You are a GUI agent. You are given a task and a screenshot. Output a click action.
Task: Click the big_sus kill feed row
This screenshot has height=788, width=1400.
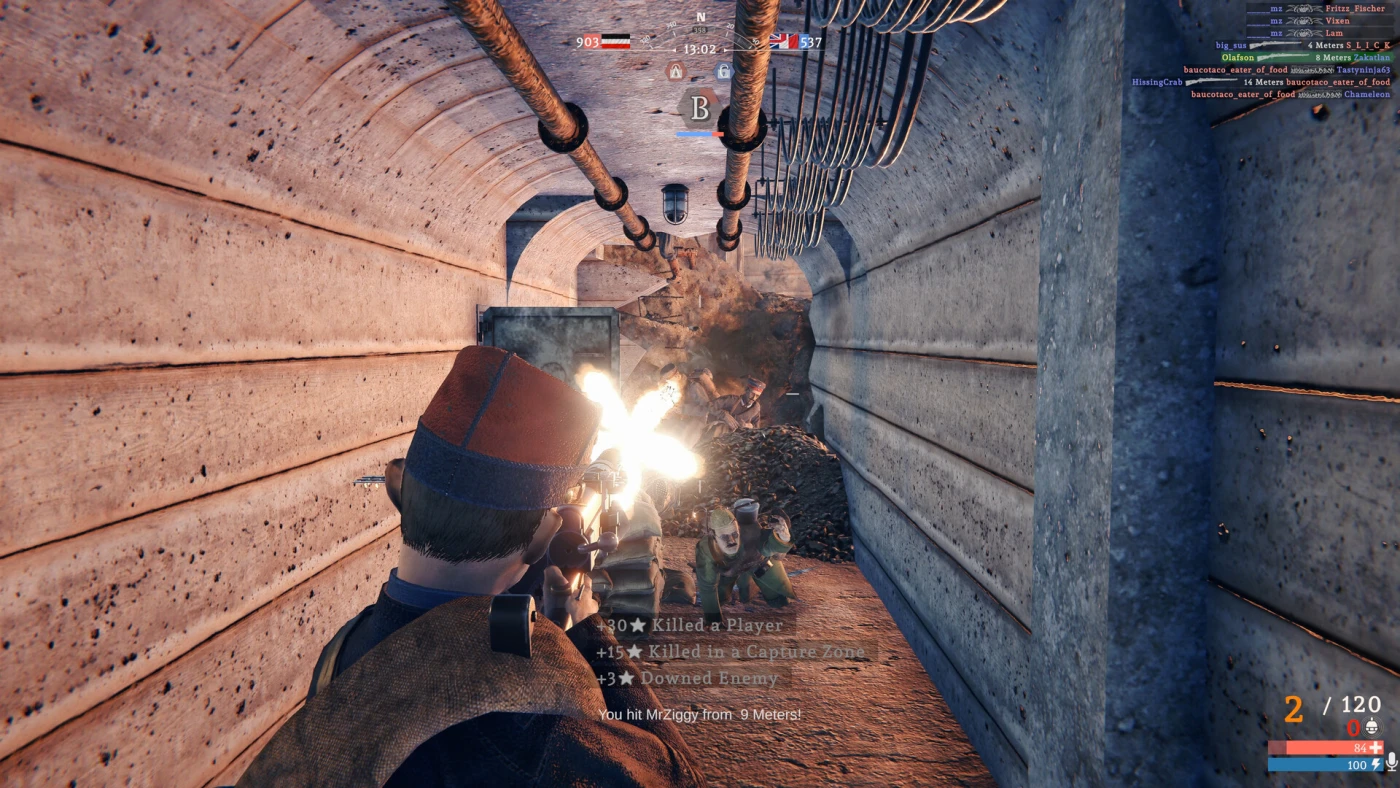coord(1302,45)
